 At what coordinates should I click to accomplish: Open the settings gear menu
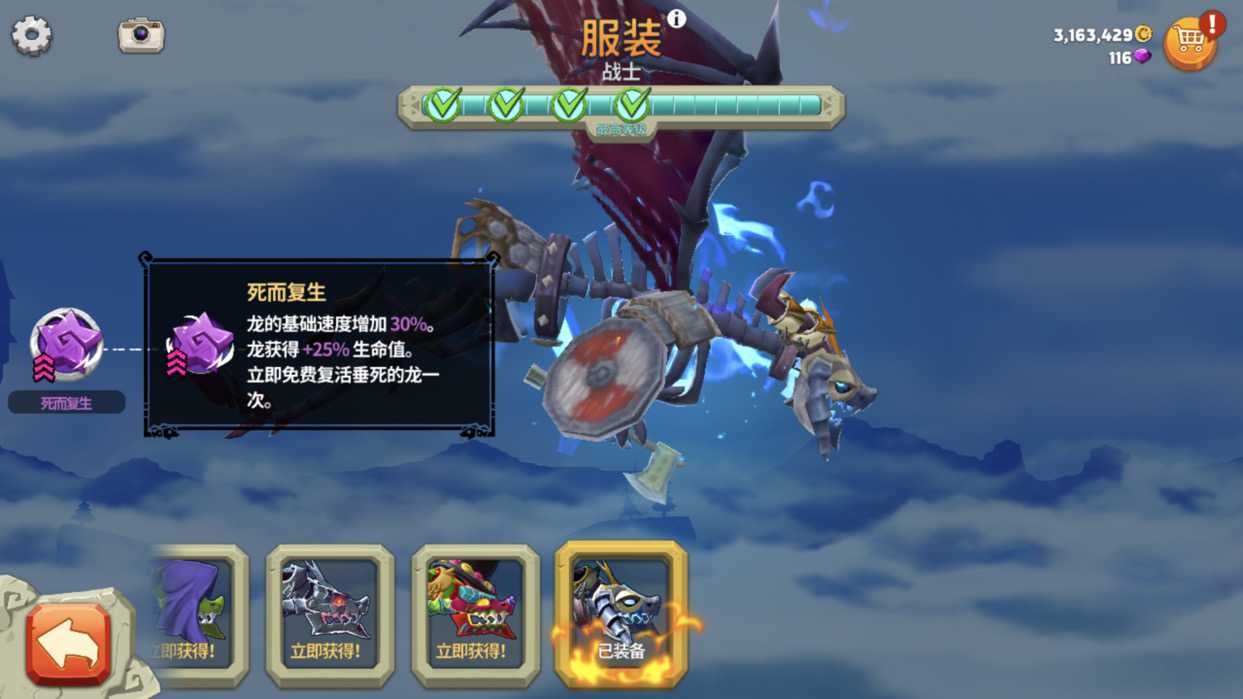[x=31, y=36]
